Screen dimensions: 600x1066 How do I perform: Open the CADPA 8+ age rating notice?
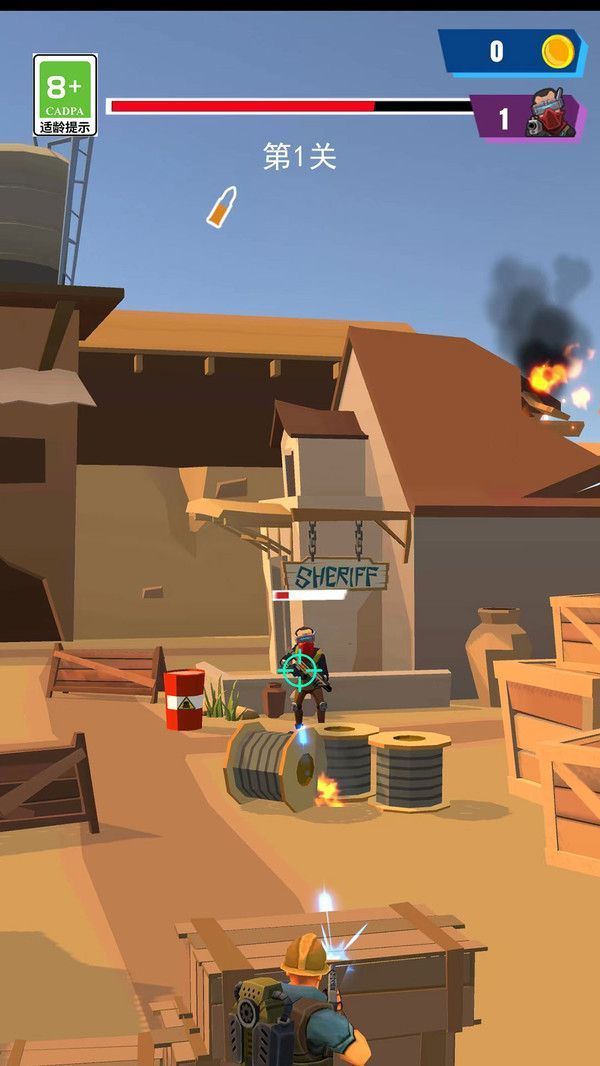tap(65, 95)
